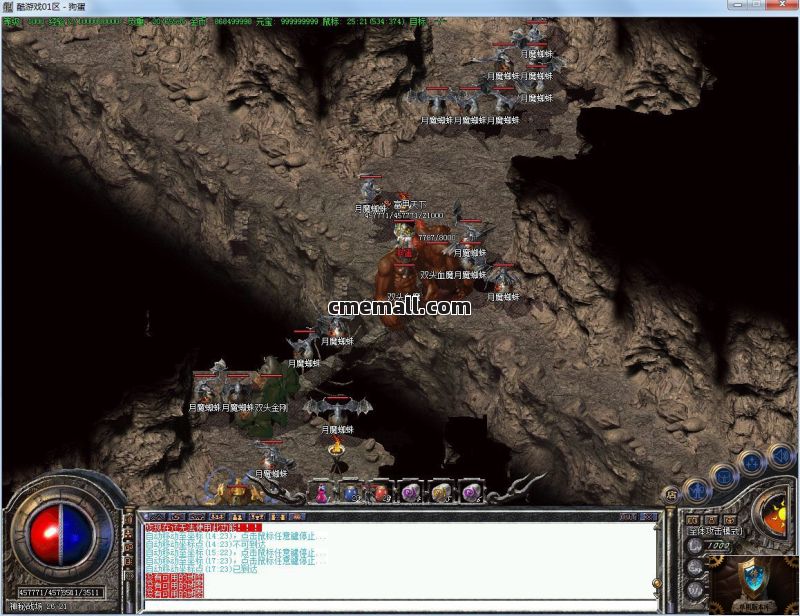The image size is (800, 616).
Task: Use the red potion belt slot
Action: pyautogui.click(x=381, y=491)
